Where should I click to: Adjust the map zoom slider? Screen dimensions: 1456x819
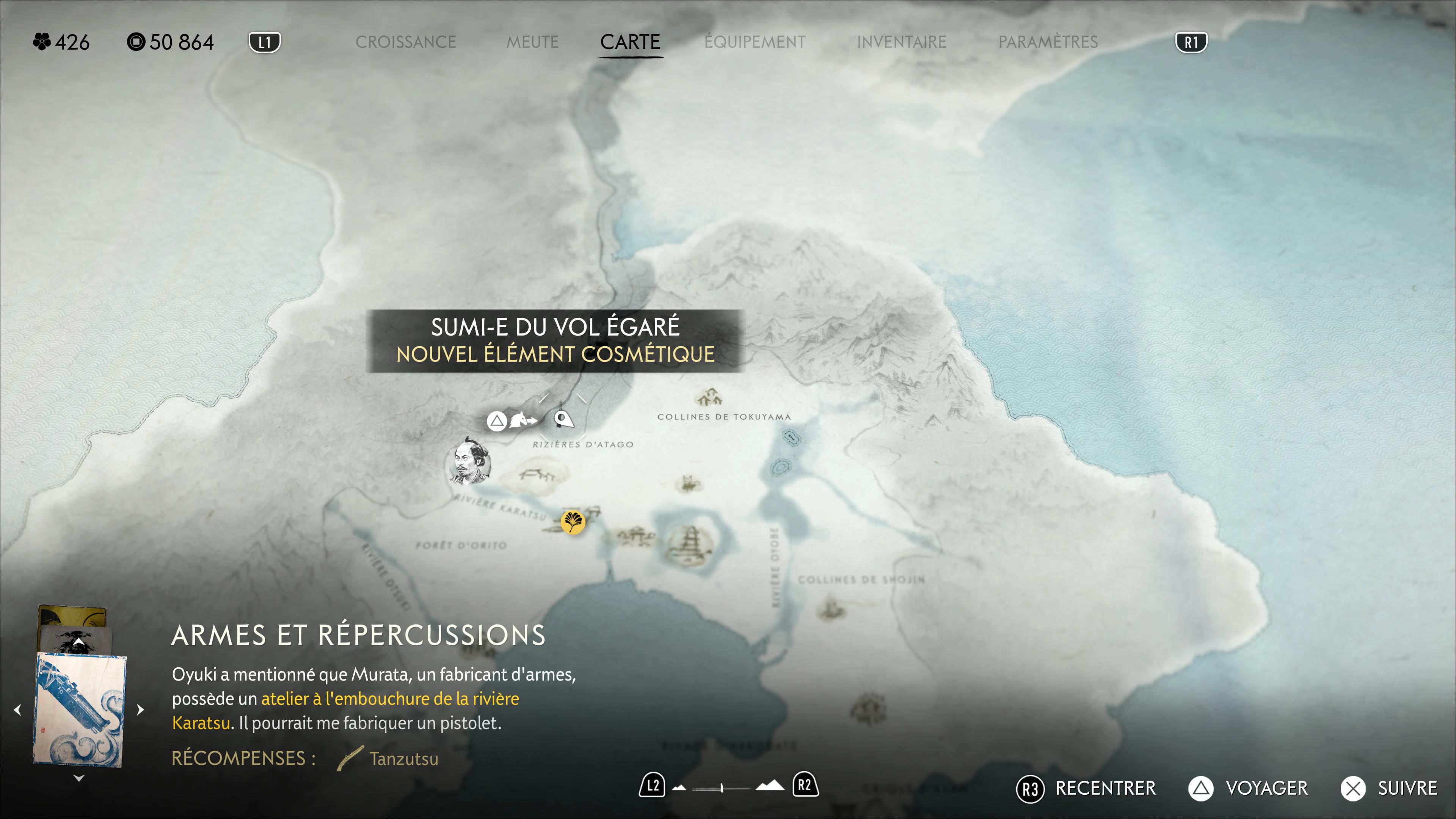(722, 788)
